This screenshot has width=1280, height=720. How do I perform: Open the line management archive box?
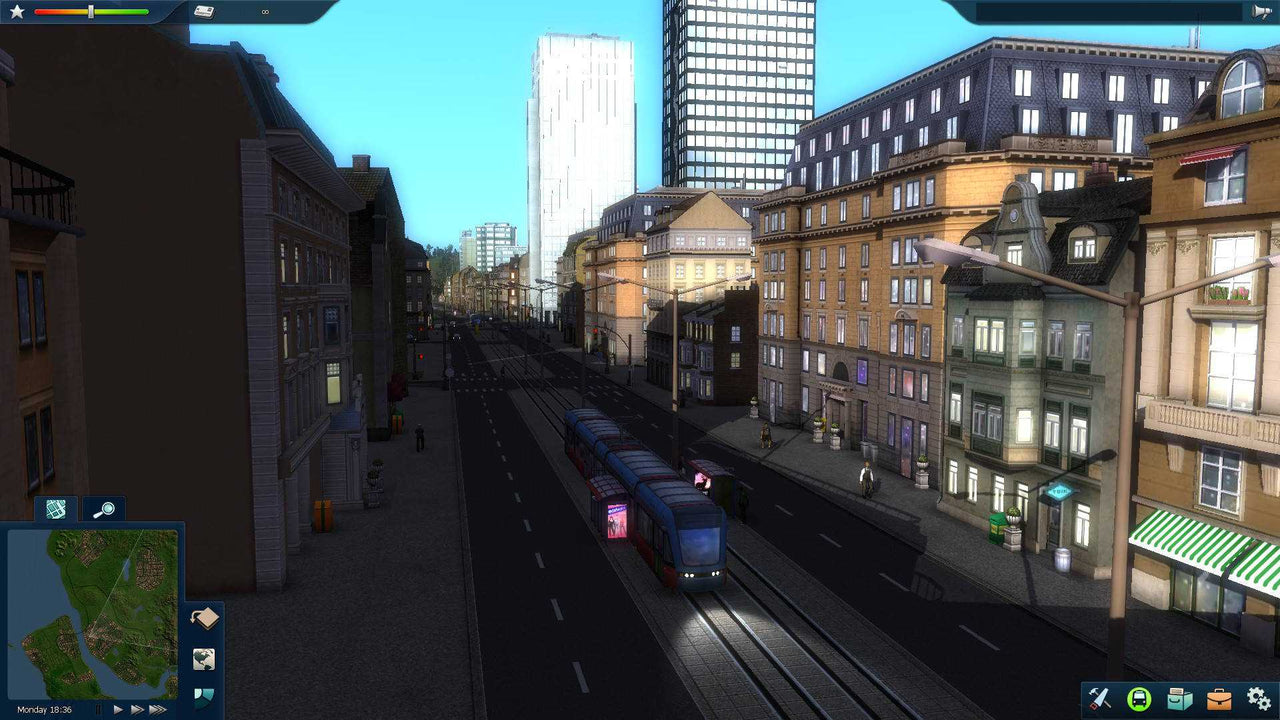pos(1177,700)
